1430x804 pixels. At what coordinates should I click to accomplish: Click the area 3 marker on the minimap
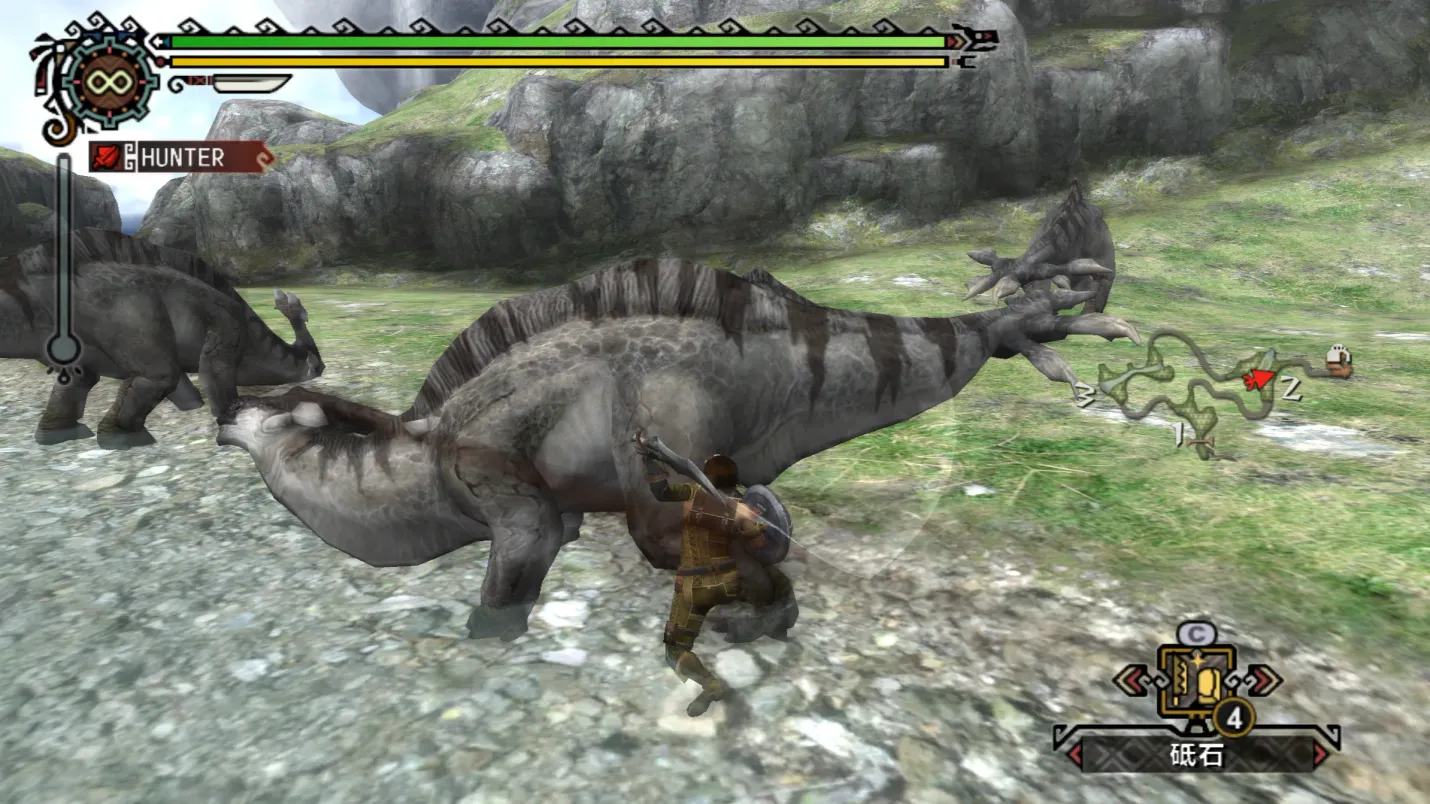coord(1085,392)
